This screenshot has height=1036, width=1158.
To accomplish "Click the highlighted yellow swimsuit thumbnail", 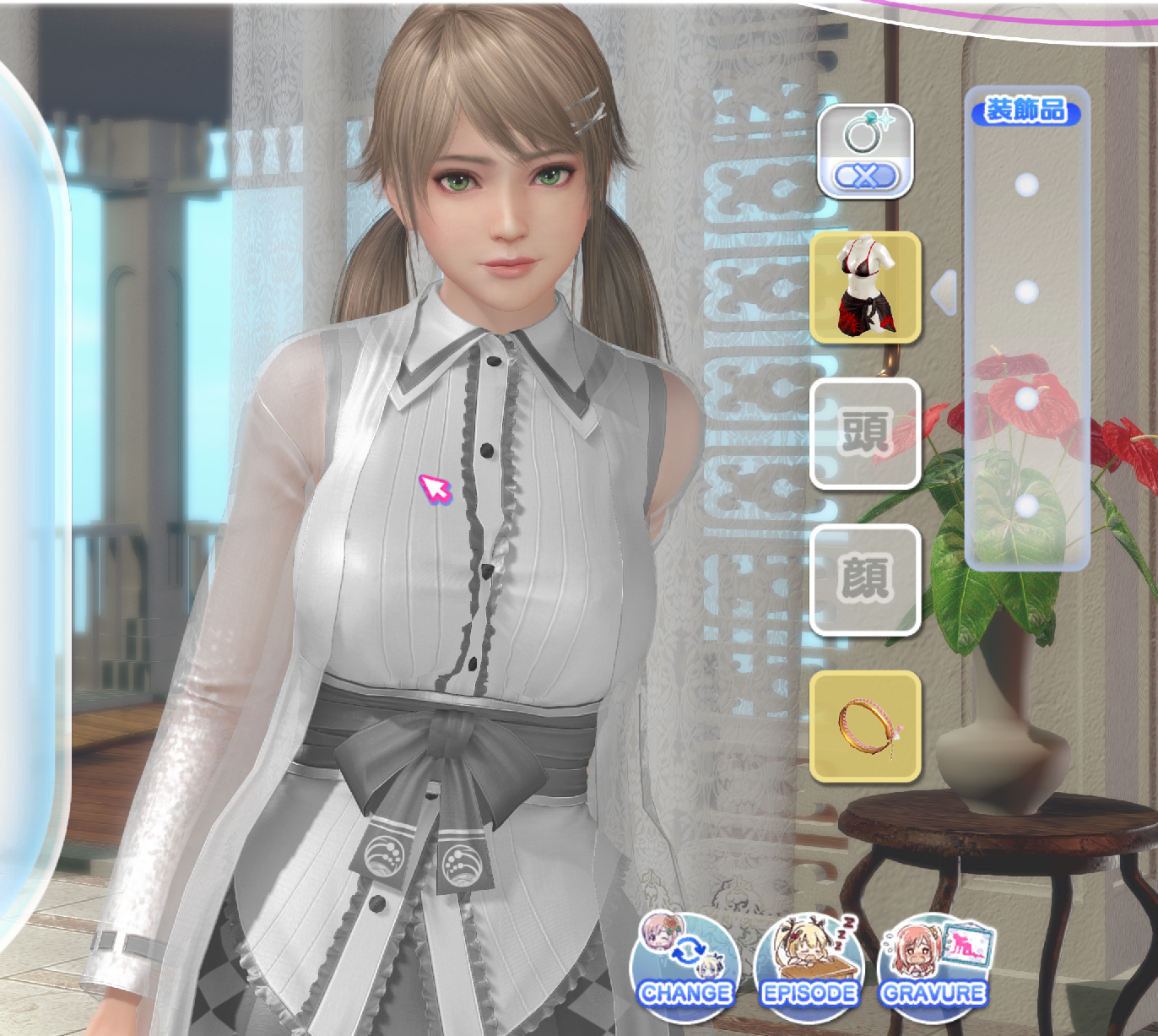I will pyautogui.click(x=865, y=293).
